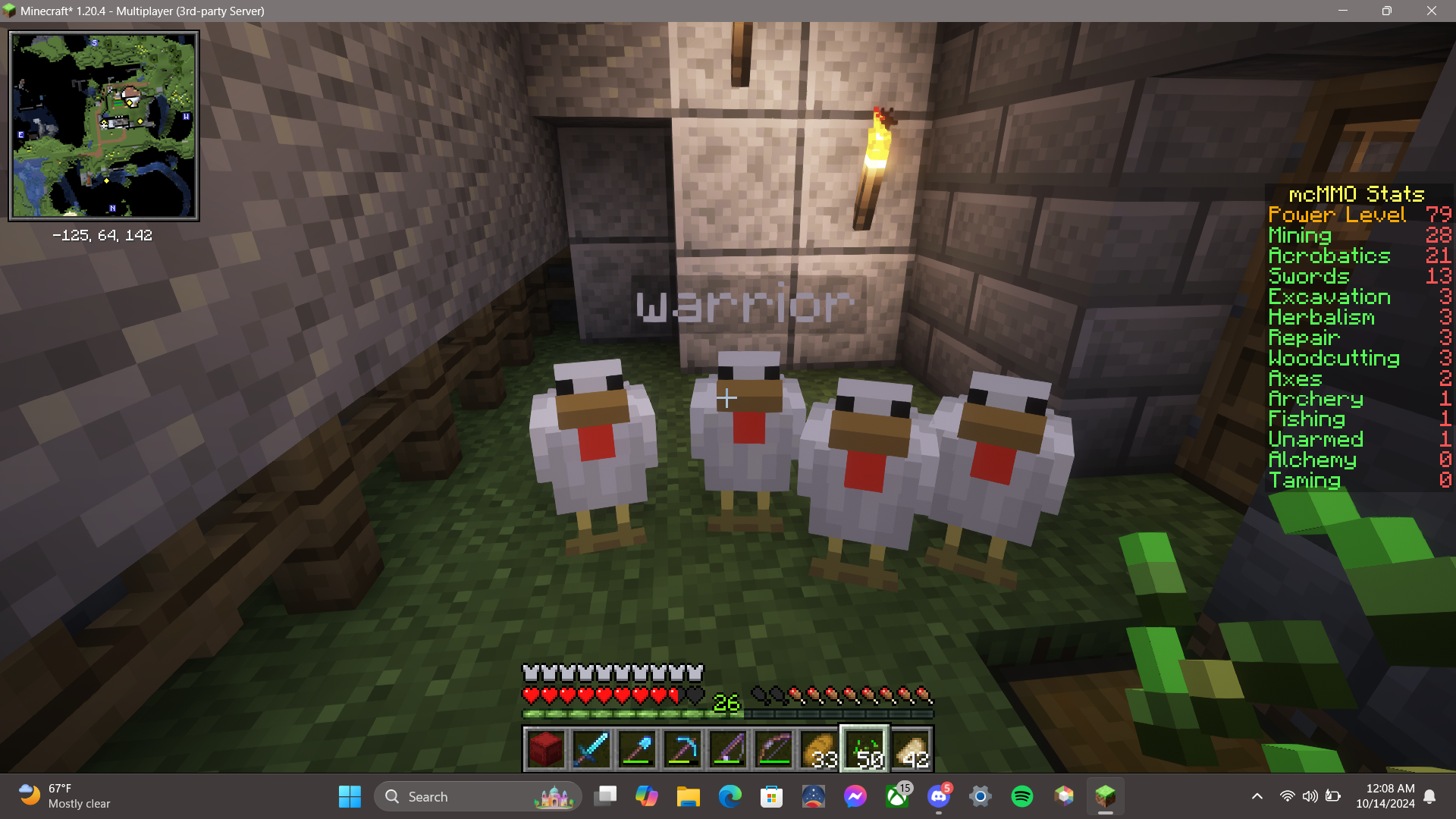Close the Minecraft window
1456x819 pixels.
tap(1431, 11)
